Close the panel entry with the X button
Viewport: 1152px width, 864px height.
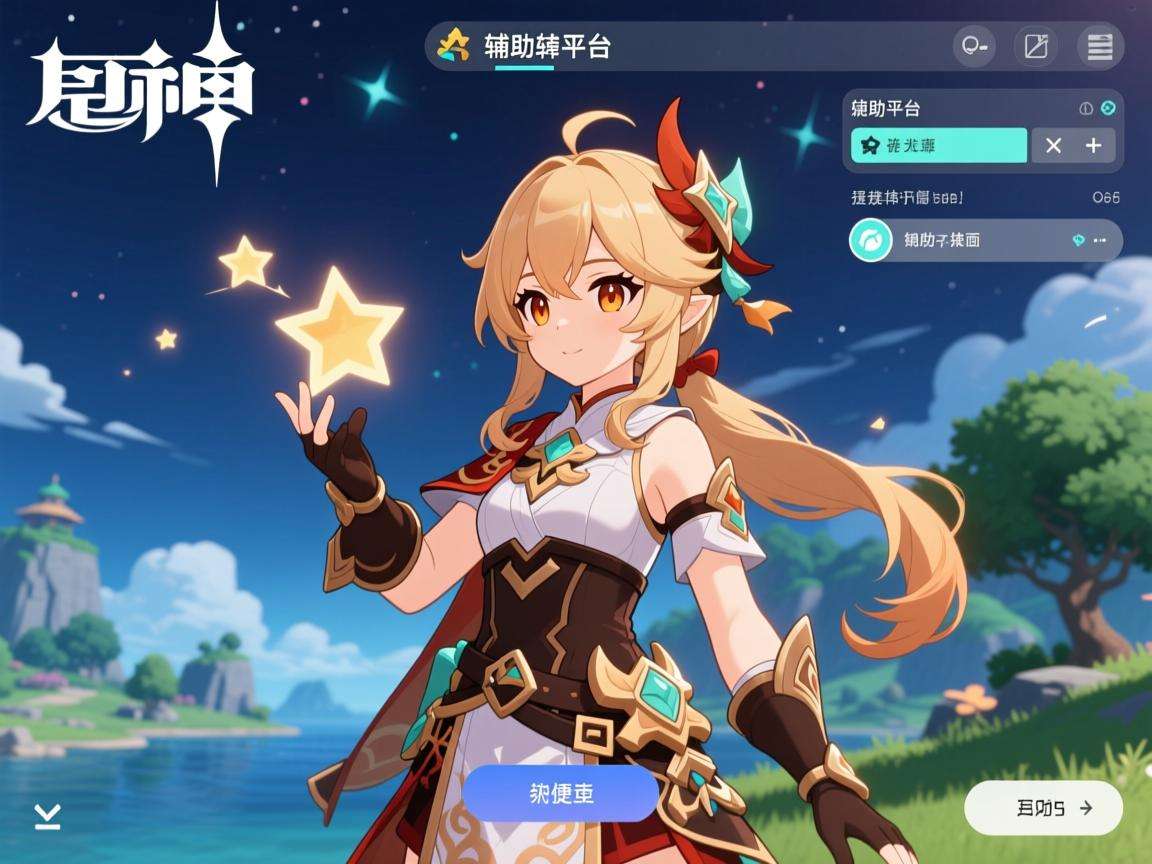click(1053, 146)
